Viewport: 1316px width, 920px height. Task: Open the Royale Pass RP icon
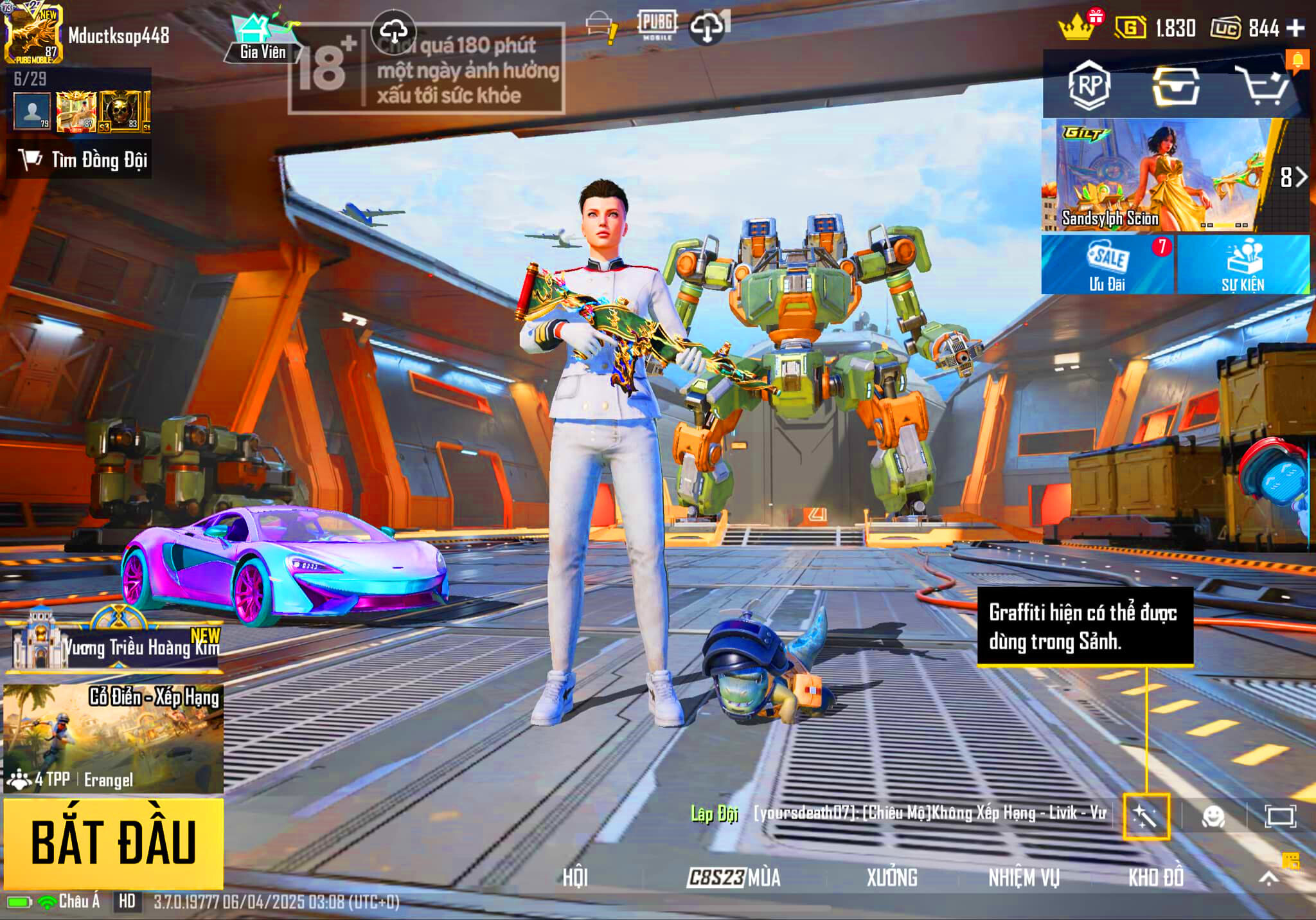(1089, 85)
